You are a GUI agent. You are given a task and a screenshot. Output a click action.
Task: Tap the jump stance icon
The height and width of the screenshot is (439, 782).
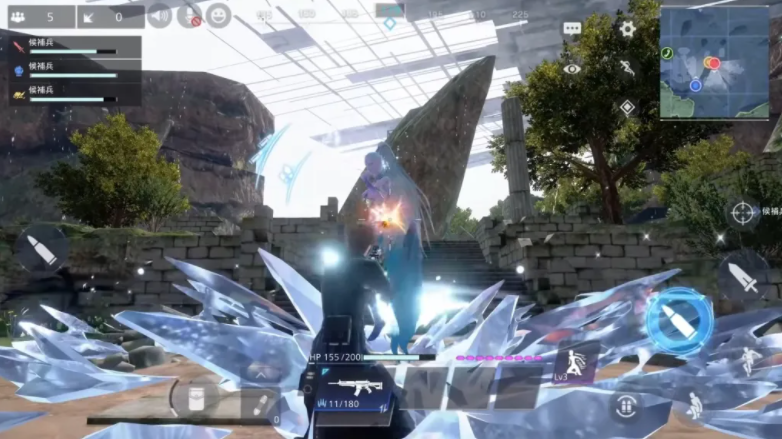[x=746, y=361]
